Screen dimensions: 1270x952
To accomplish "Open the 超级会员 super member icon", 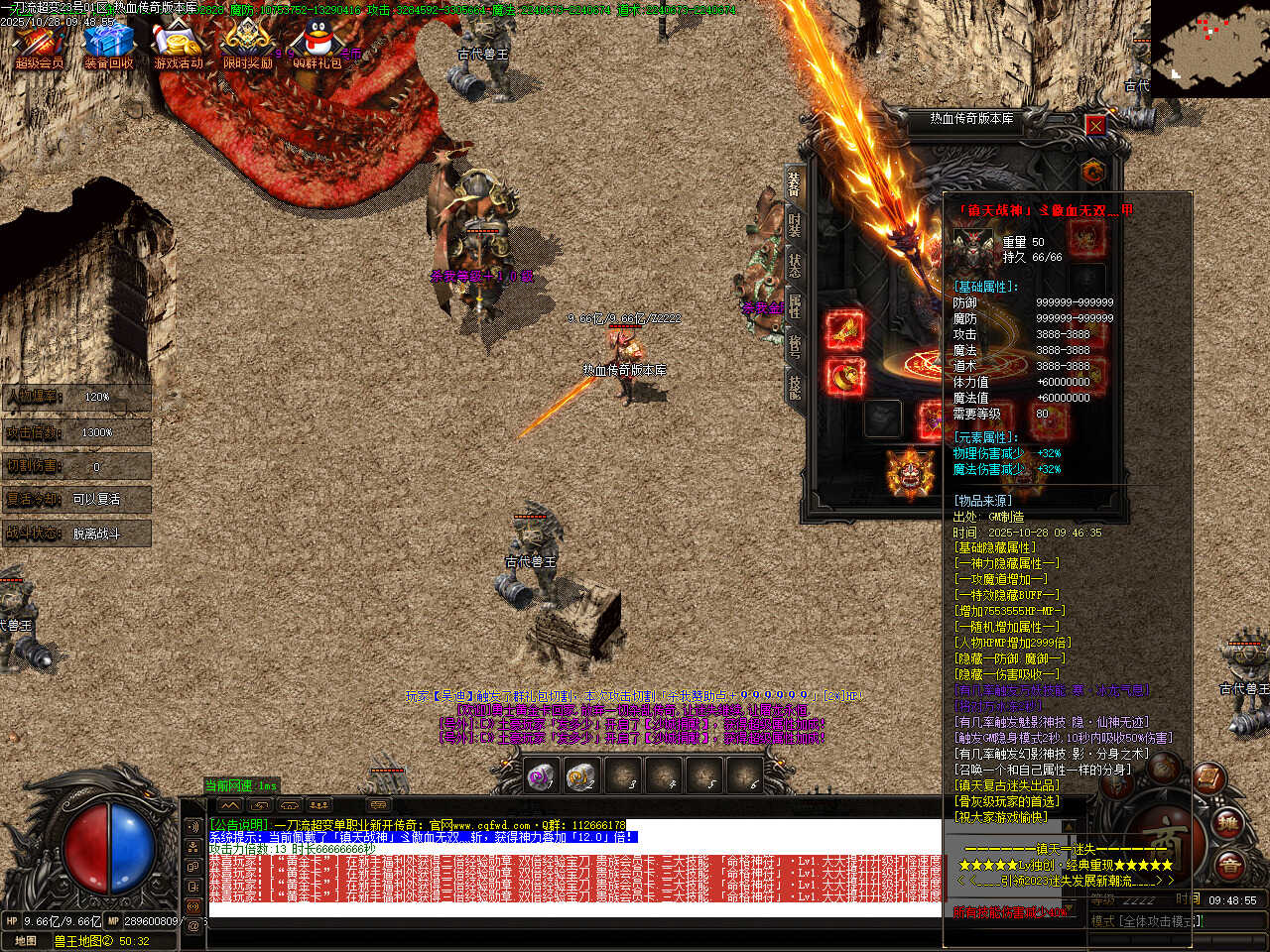I will click(x=39, y=45).
